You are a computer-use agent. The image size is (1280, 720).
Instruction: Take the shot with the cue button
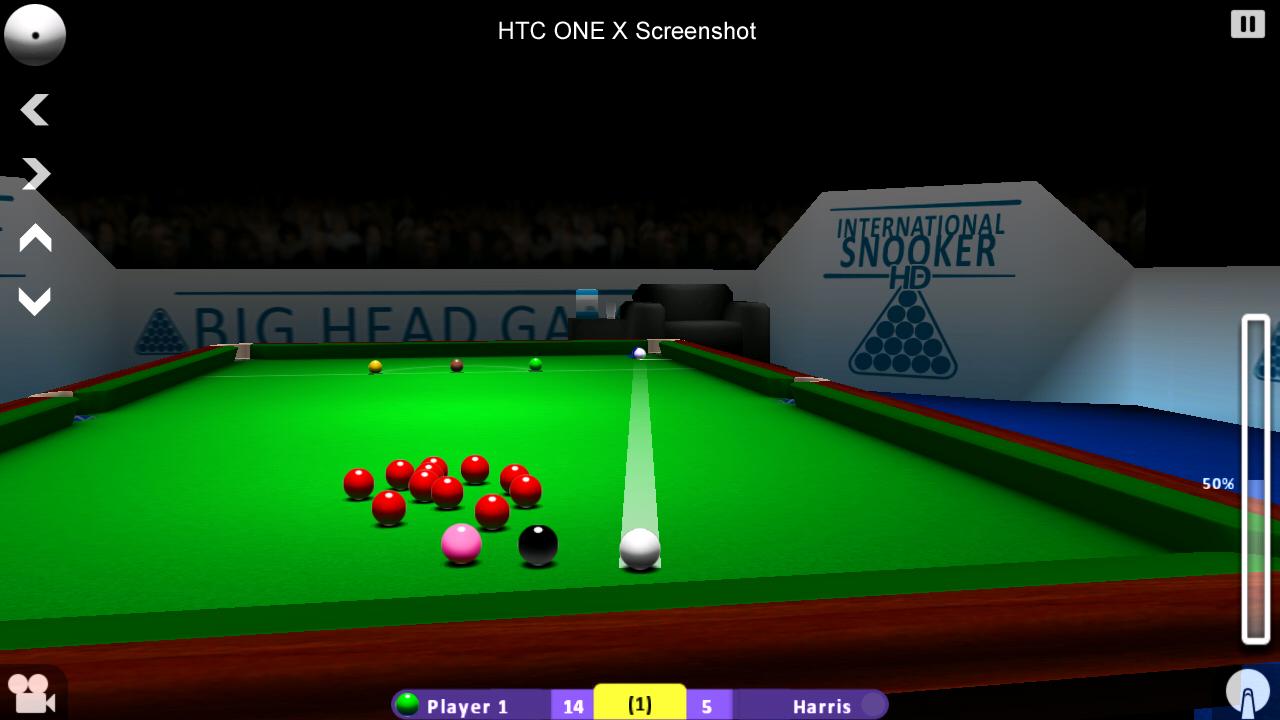(1247, 692)
